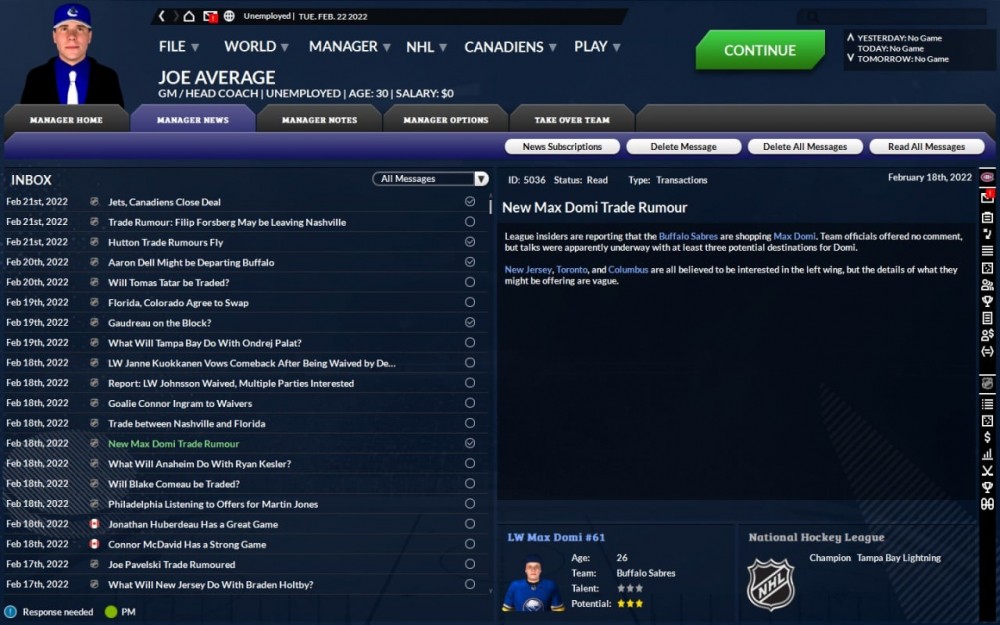
Task: Switch to the Manager Notes tab
Action: click(319, 120)
